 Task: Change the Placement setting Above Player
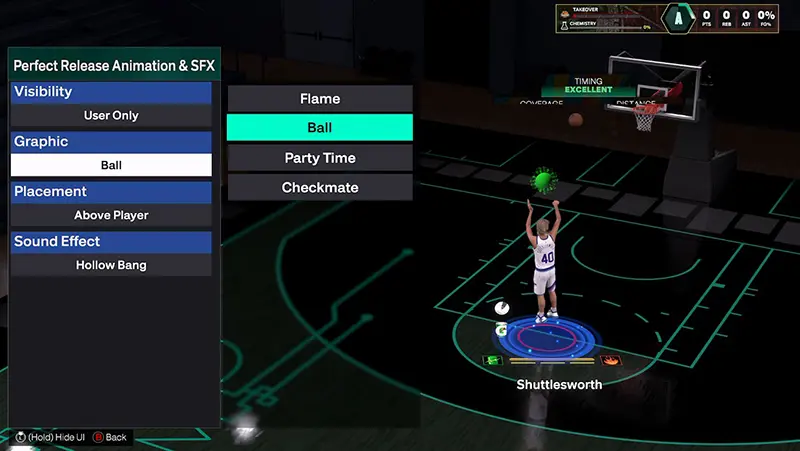[x=111, y=215]
